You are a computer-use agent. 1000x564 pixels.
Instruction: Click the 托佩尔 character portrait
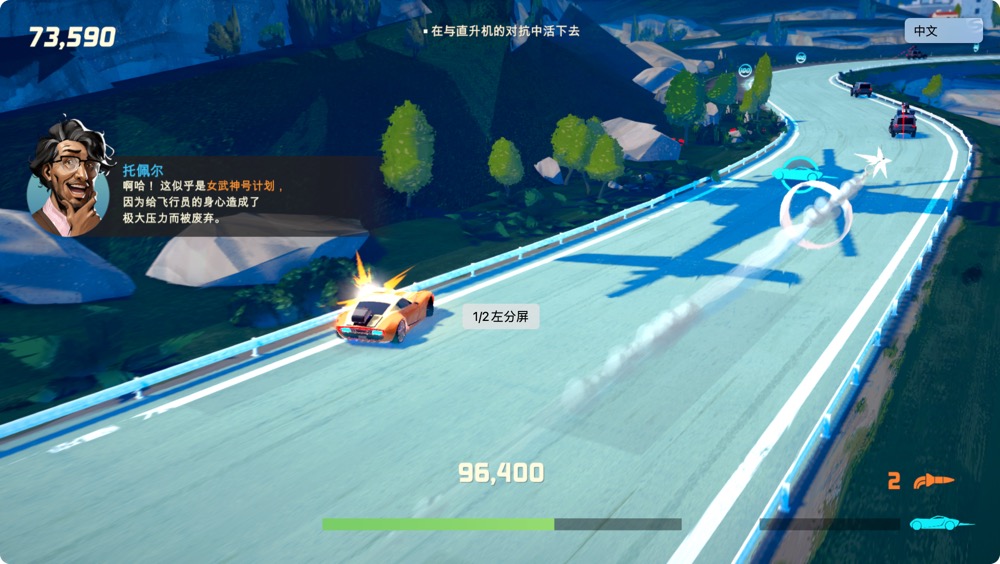click(68, 181)
